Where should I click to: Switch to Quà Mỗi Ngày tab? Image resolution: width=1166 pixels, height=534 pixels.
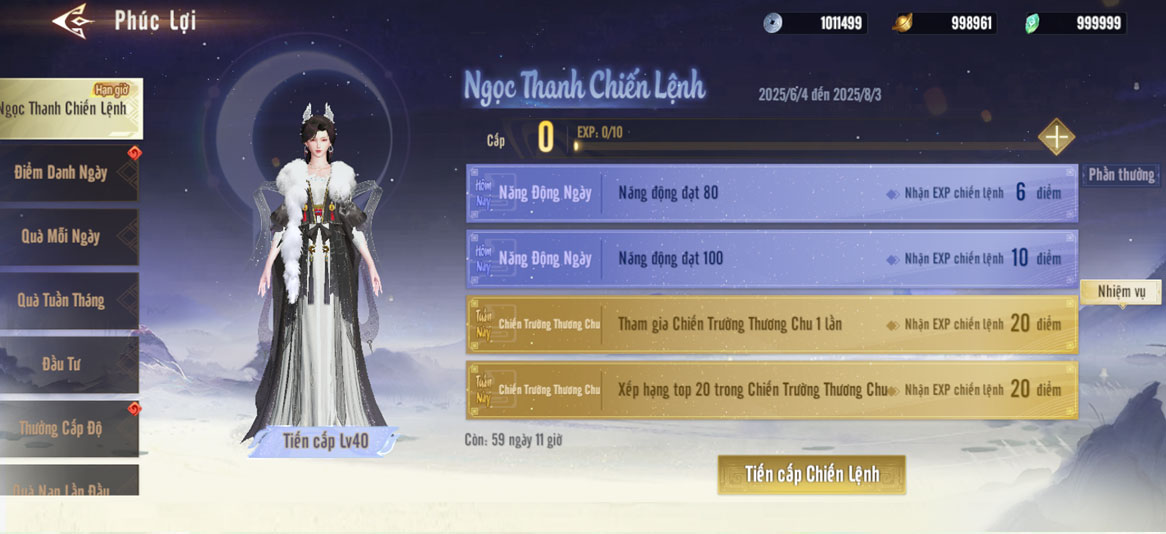(62, 237)
